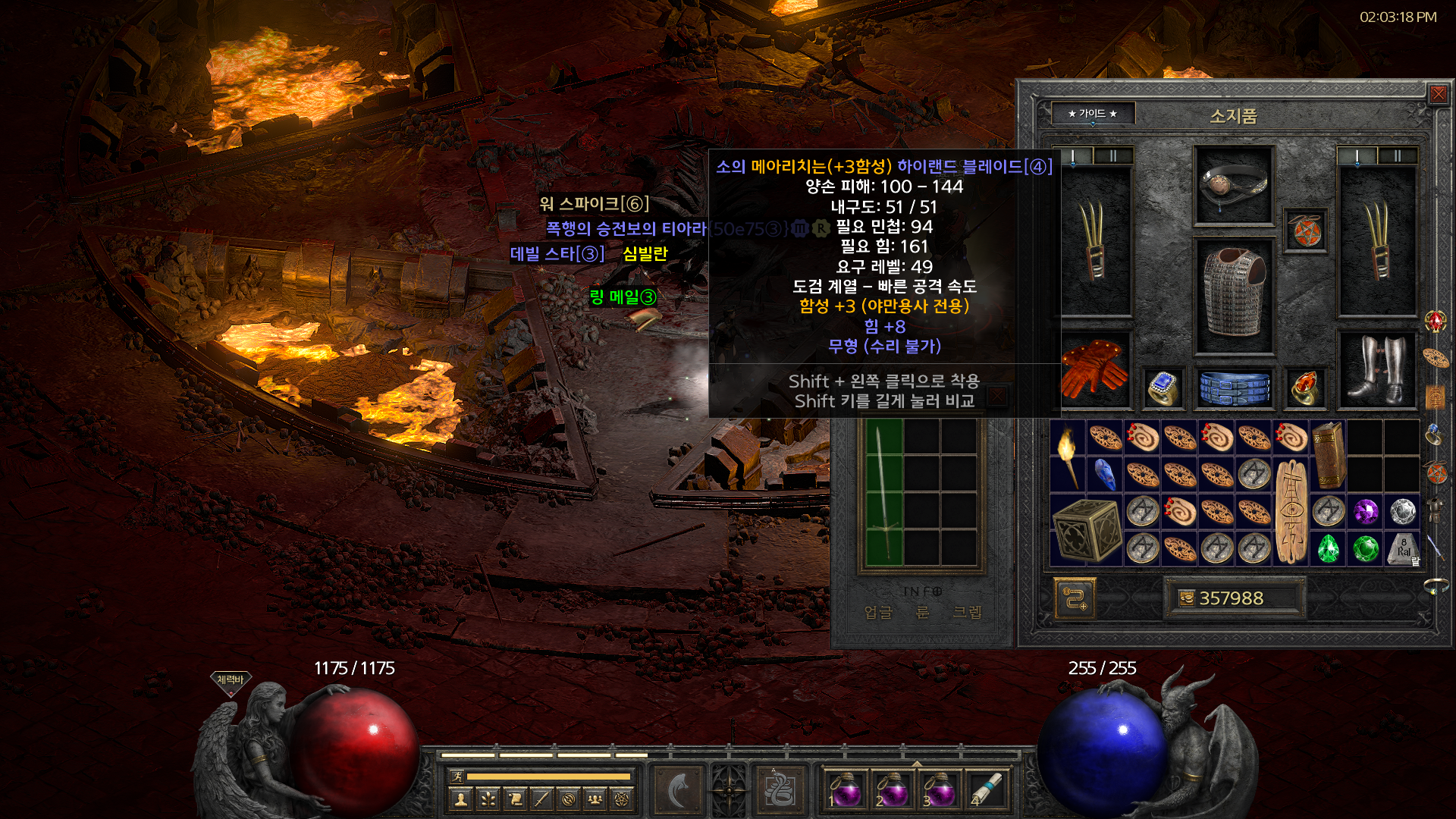Select the equipped amulet slot
The image size is (1456, 819).
pos(1306,230)
